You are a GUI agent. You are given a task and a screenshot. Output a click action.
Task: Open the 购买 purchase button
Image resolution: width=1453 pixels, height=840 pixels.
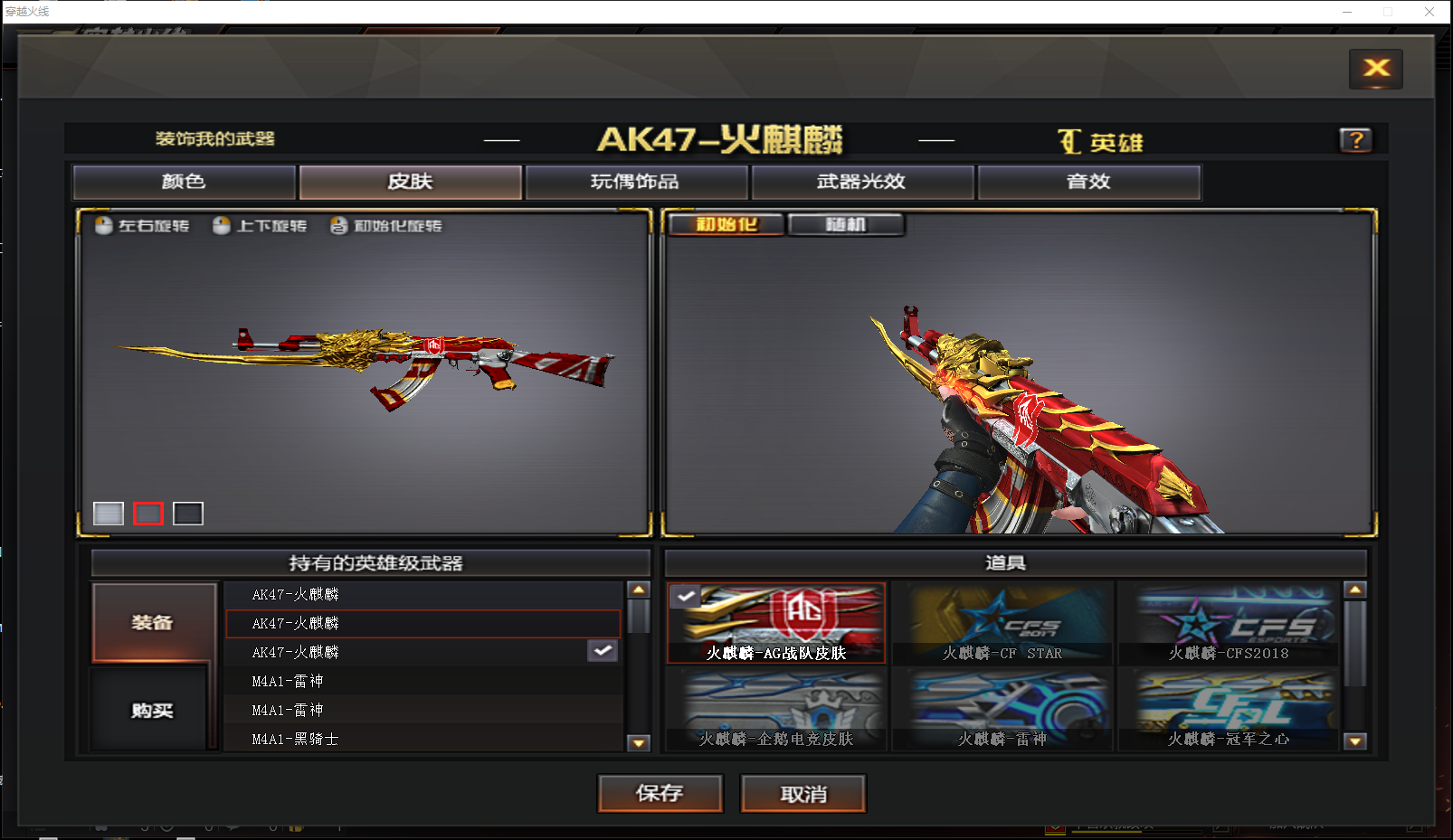pos(153,710)
